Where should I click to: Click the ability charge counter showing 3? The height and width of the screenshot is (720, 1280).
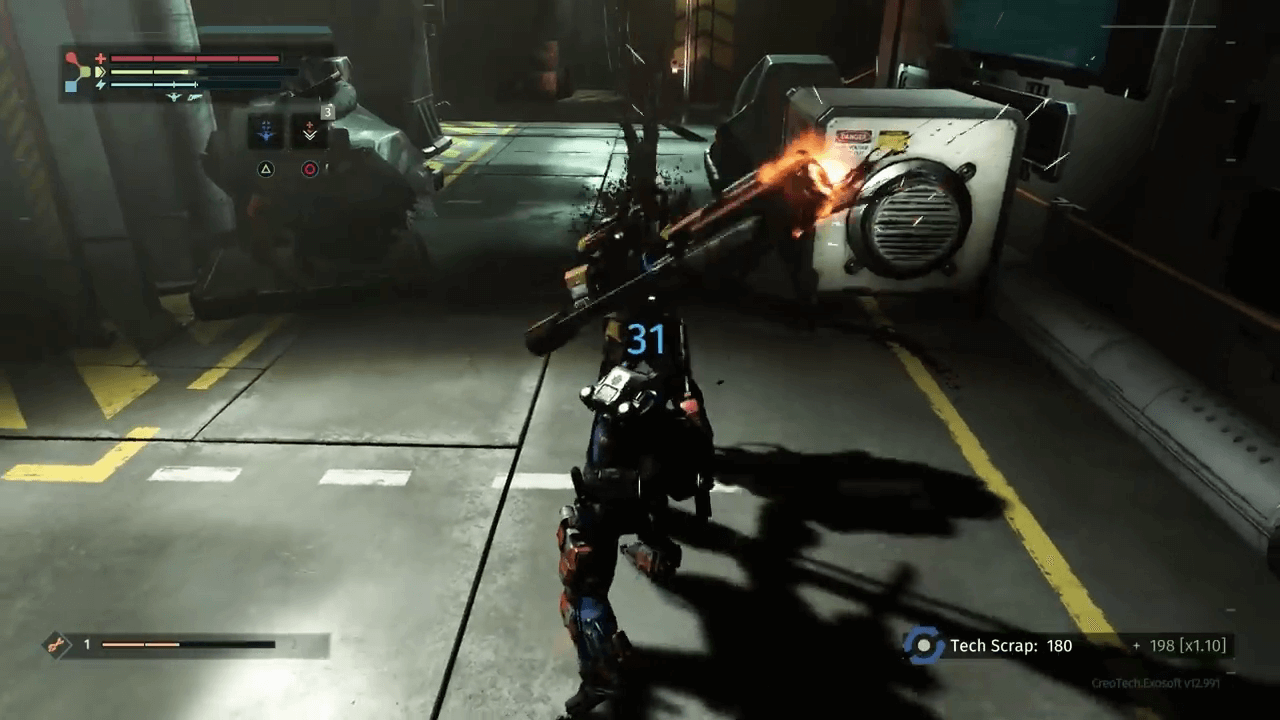tap(327, 112)
